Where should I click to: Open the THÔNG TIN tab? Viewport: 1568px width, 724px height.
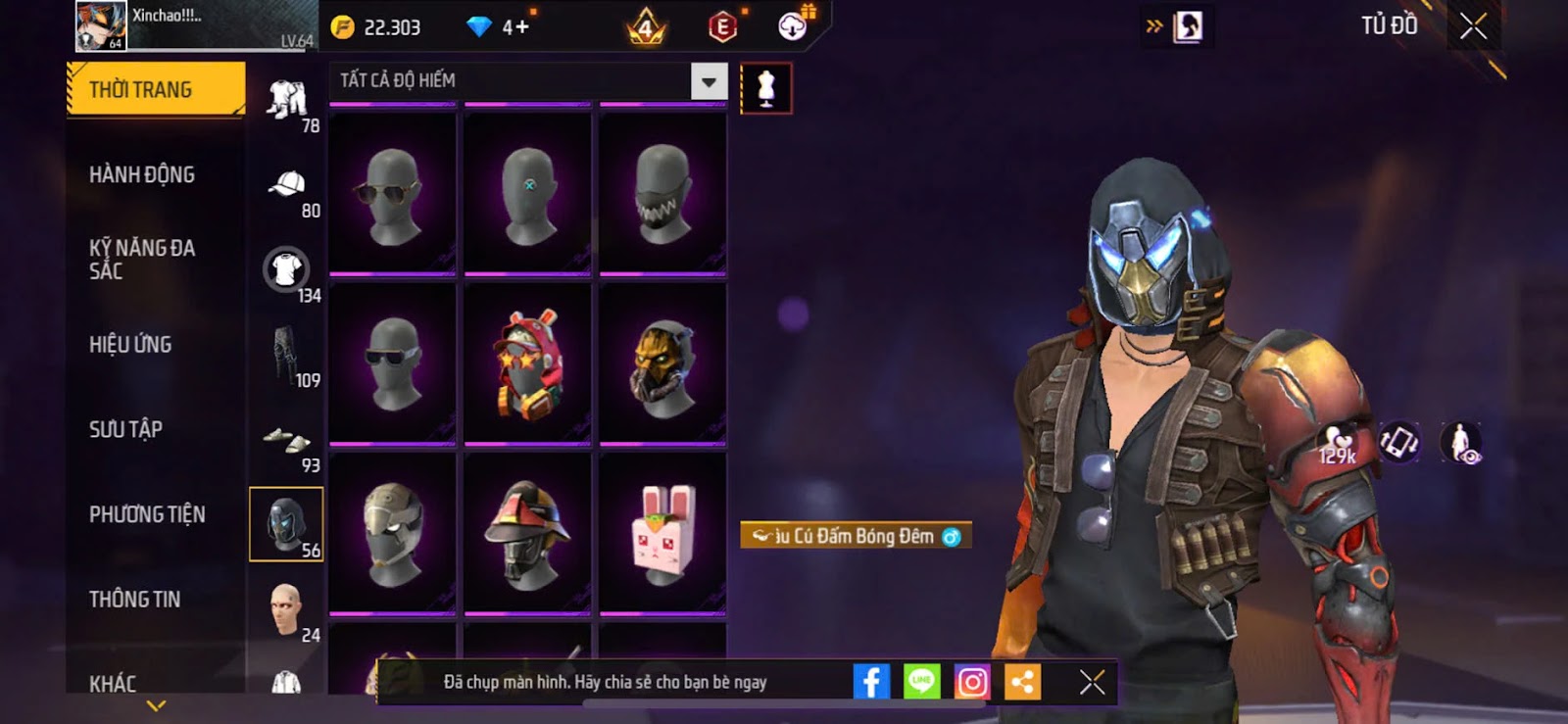pos(134,599)
